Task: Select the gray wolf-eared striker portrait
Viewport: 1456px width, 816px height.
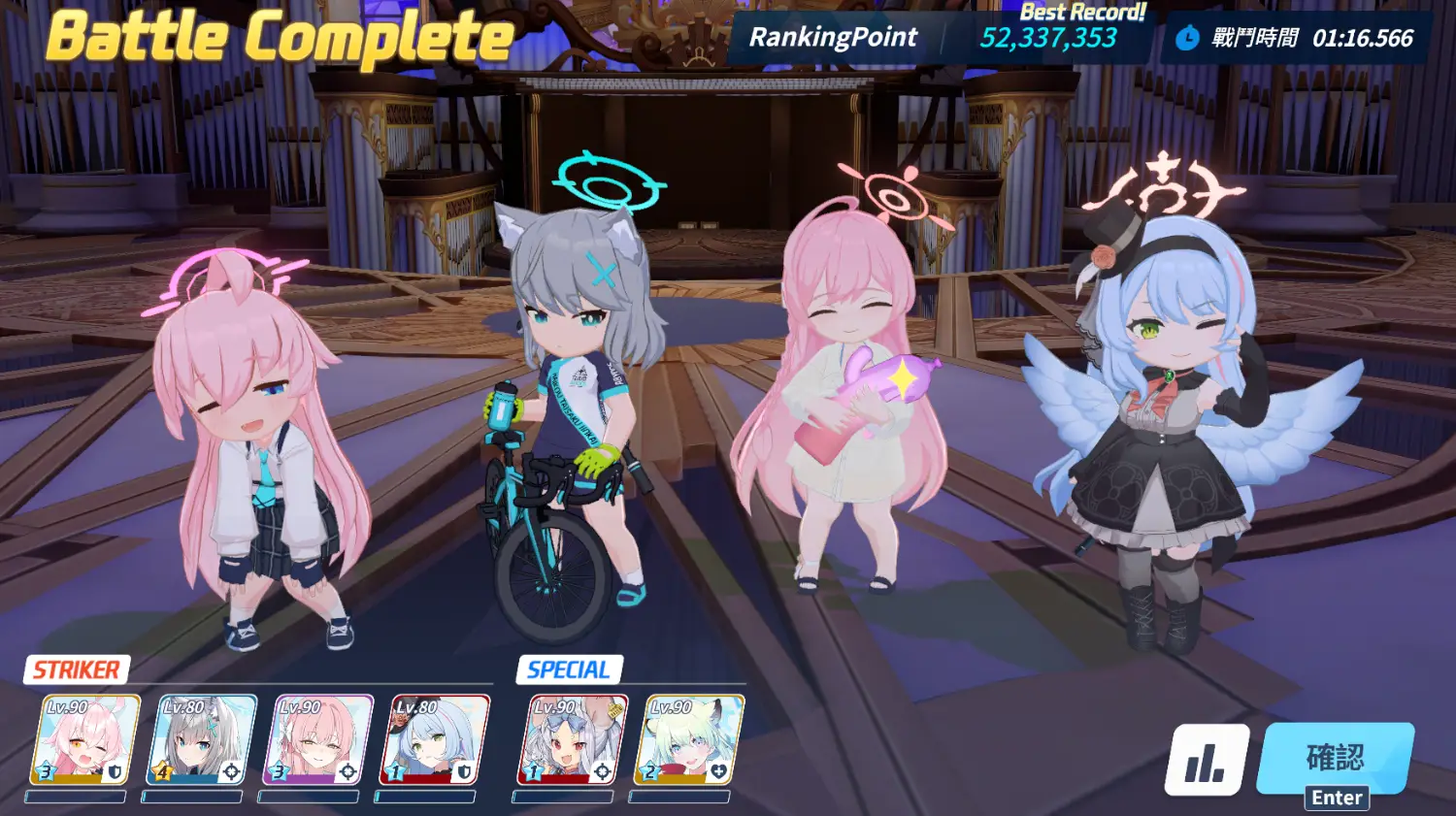Action: pos(202,739)
